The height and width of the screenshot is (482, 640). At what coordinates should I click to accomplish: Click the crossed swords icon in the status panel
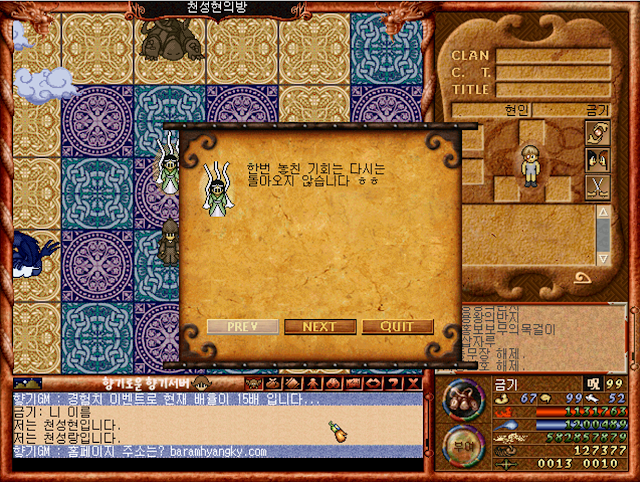[597, 185]
